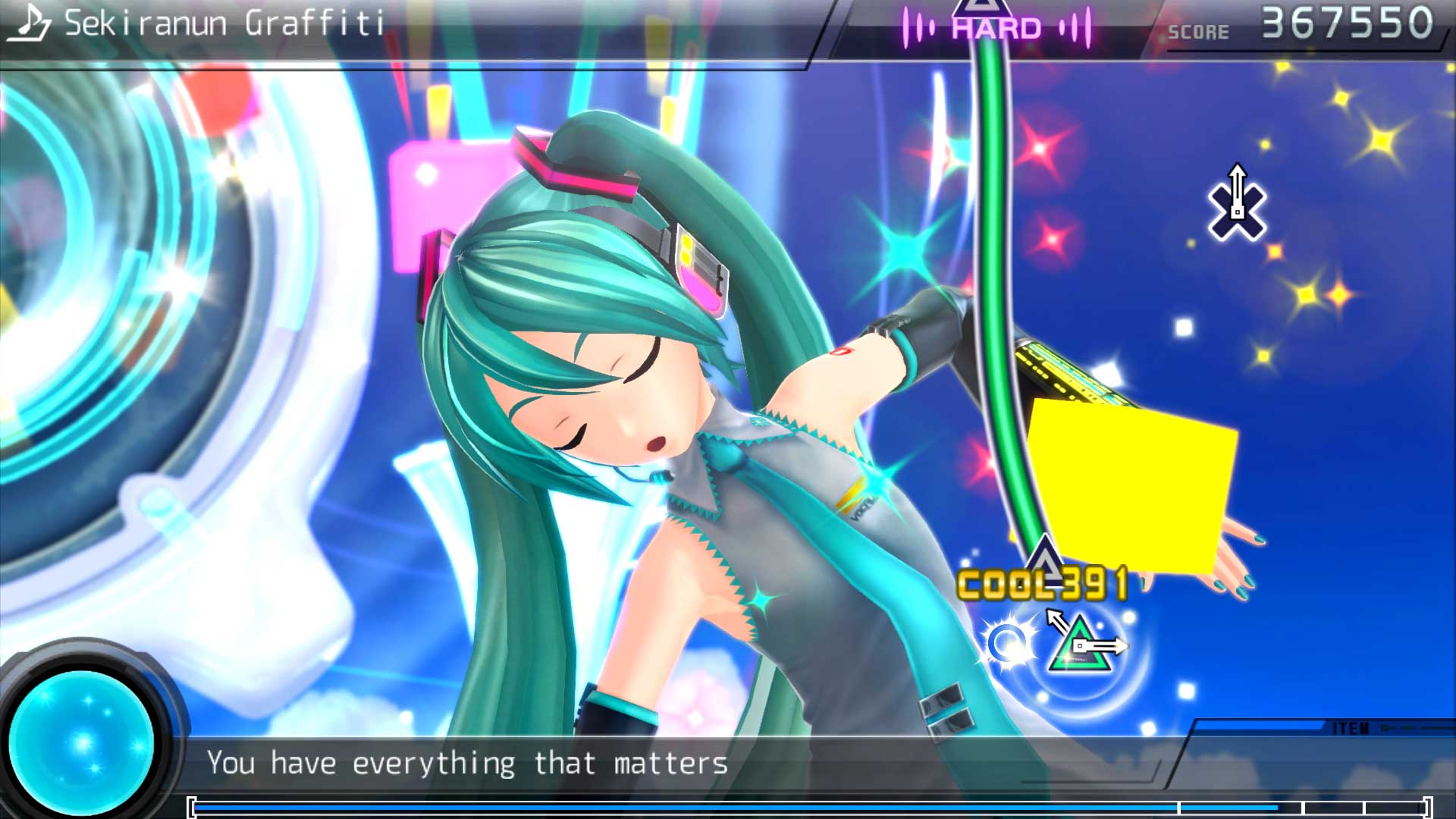The height and width of the screenshot is (819, 1456).
Task: Hit the green triangle note target
Action: click(x=1078, y=647)
